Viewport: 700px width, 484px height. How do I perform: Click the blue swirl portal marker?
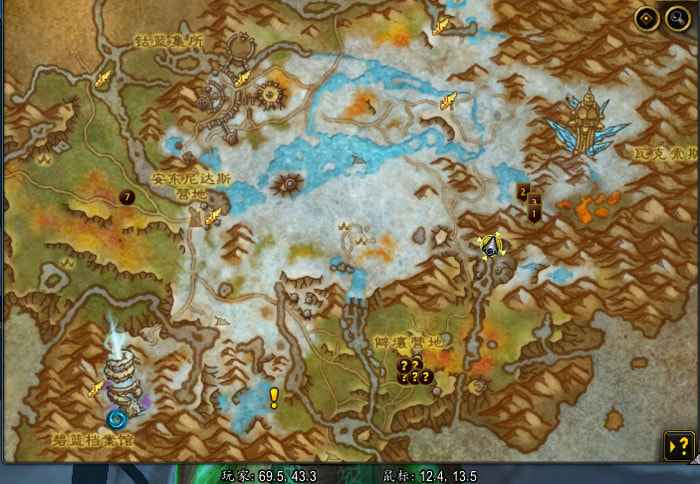pyautogui.click(x=117, y=418)
